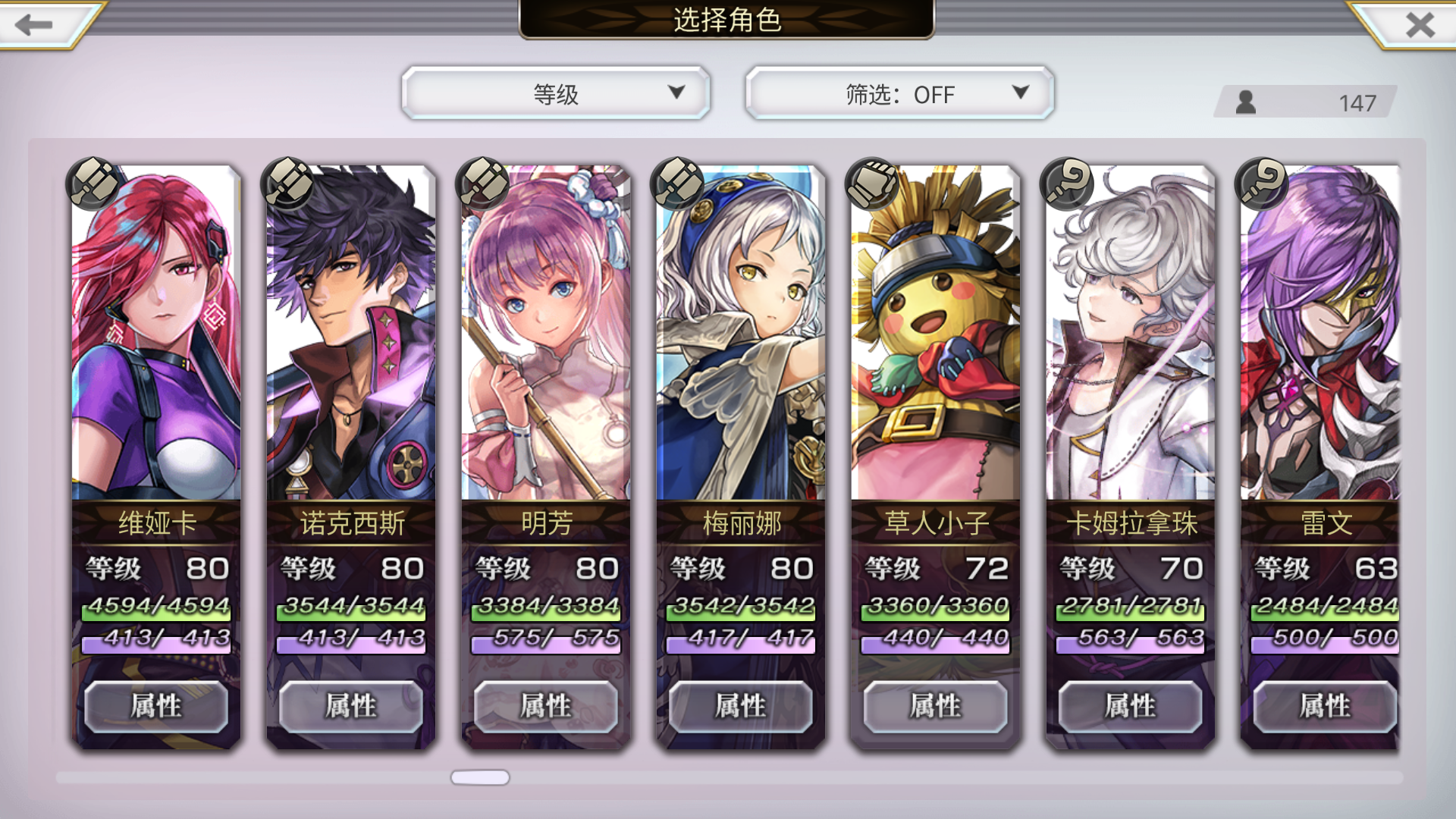Click the character count person icon showing 147
Image resolution: width=1456 pixels, height=819 pixels.
[1244, 101]
